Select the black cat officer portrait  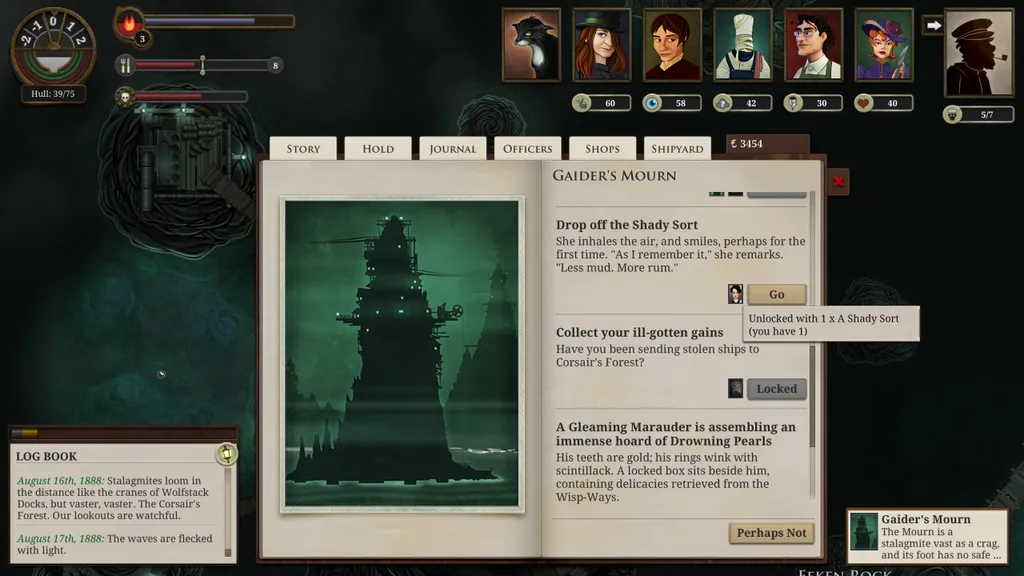coord(531,45)
